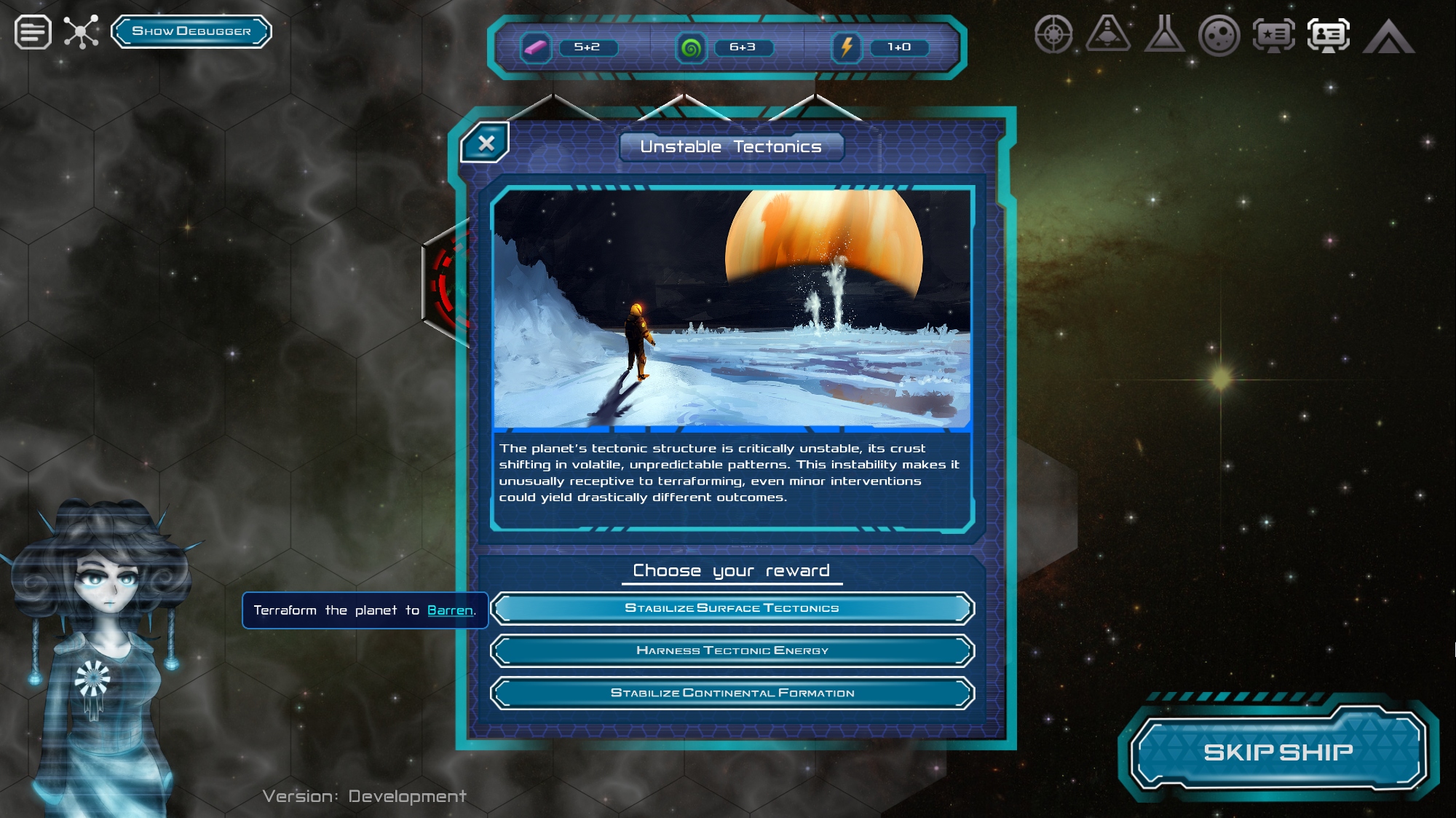Screen dimensions: 1456x818
Task: Open the network nodes icon
Action: (81, 32)
